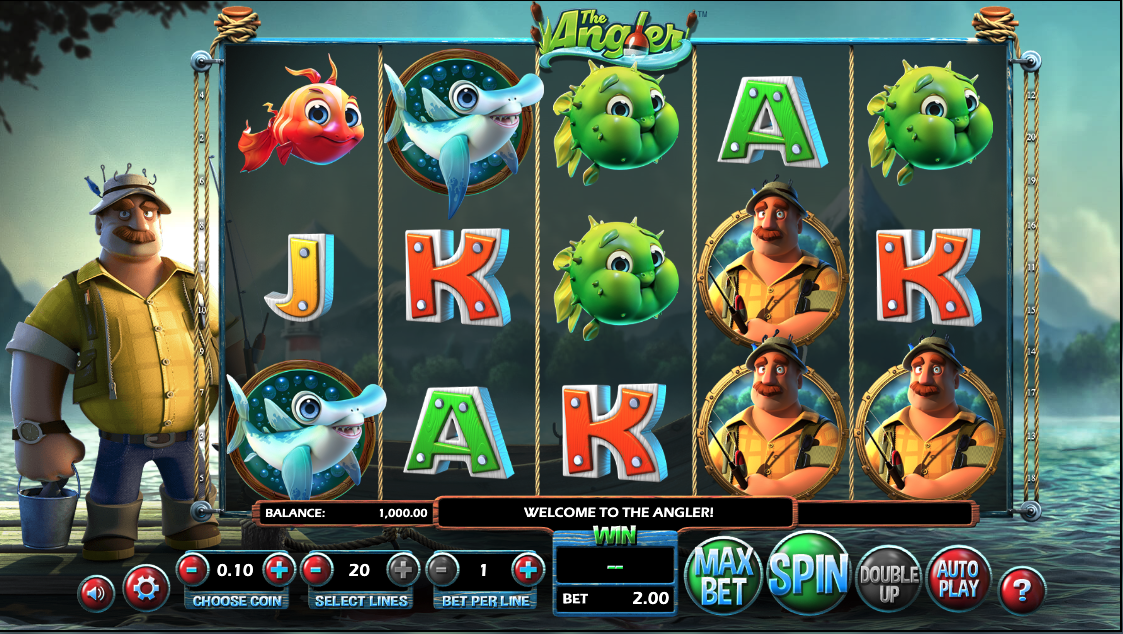Increase the coin value with plus

click(x=279, y=570)
